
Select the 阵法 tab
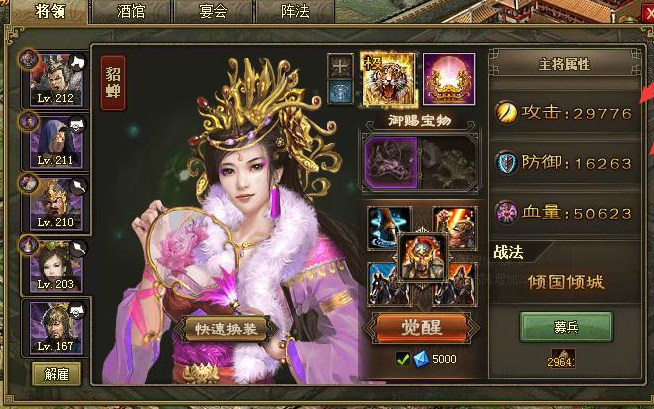[295, 13]
